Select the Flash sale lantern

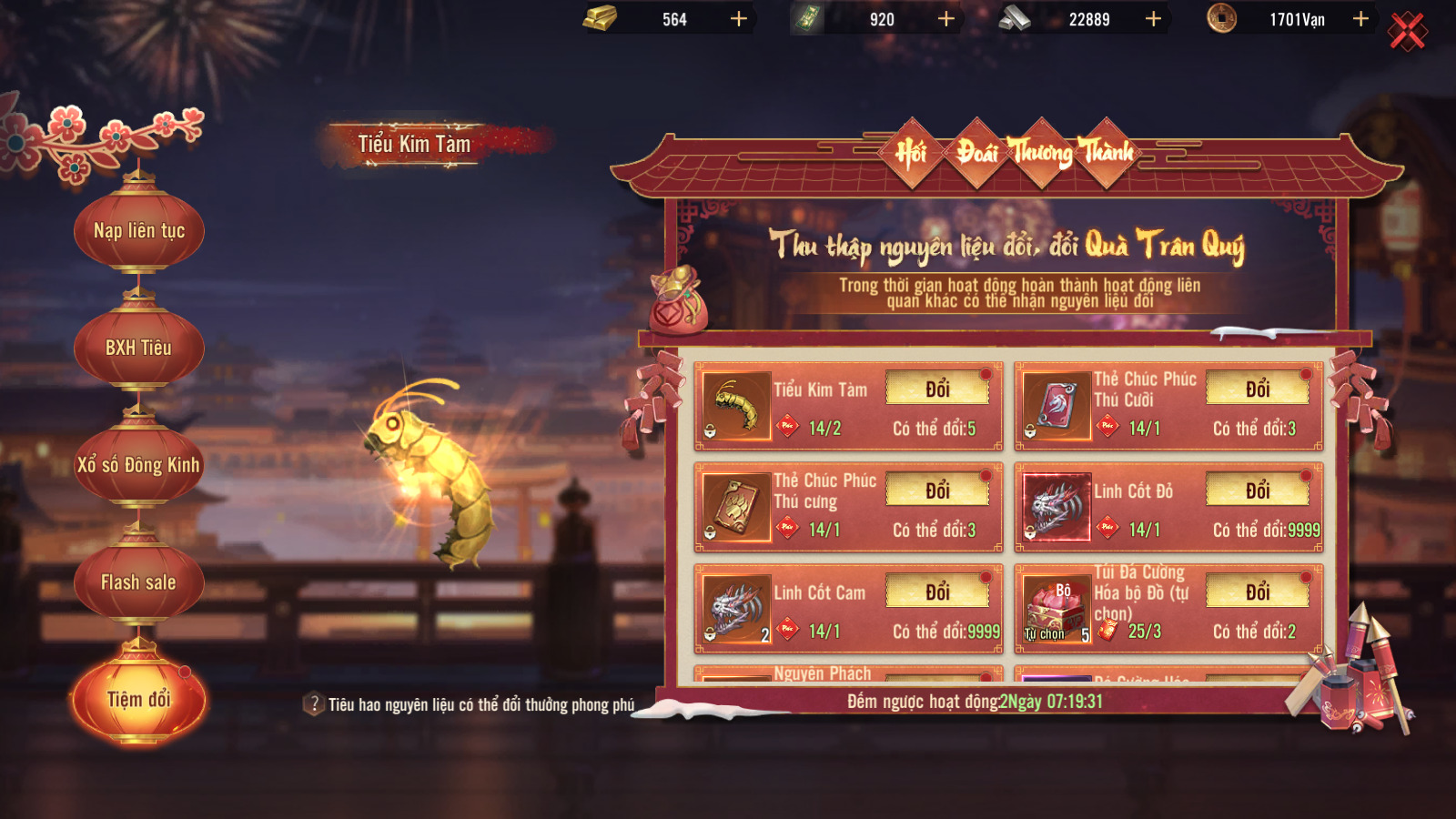[138, 582]
